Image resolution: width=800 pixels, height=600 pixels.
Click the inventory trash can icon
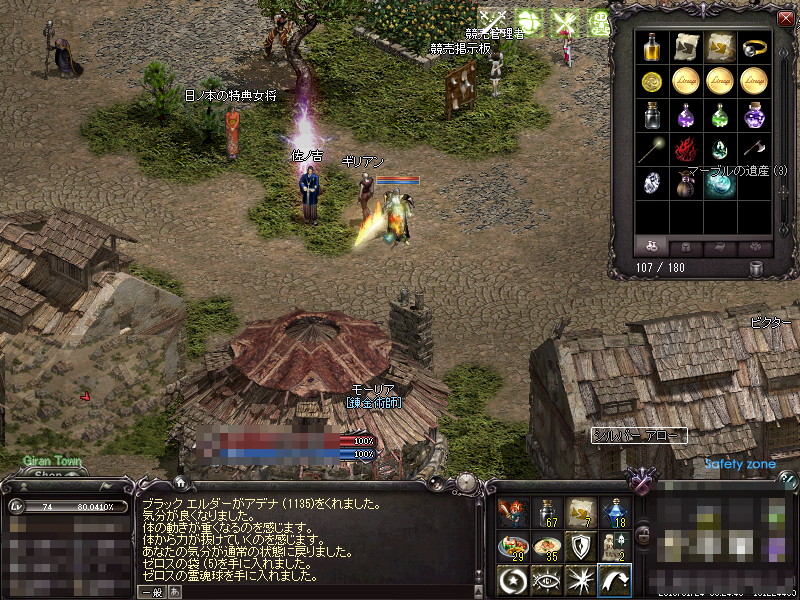point(757,268)
